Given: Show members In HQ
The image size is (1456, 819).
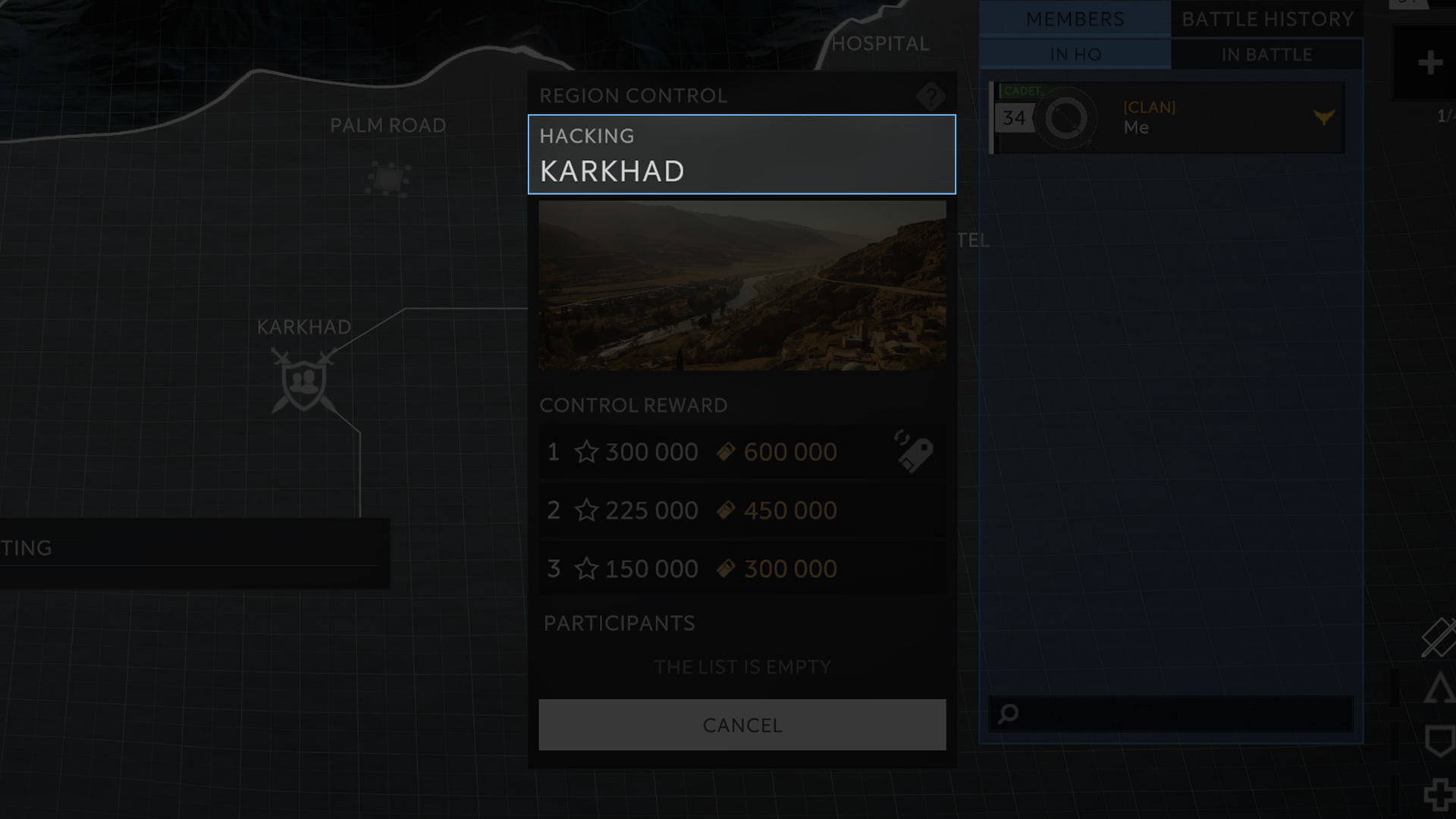Looking at the screenshot, I should click(x=1075, y=55).
